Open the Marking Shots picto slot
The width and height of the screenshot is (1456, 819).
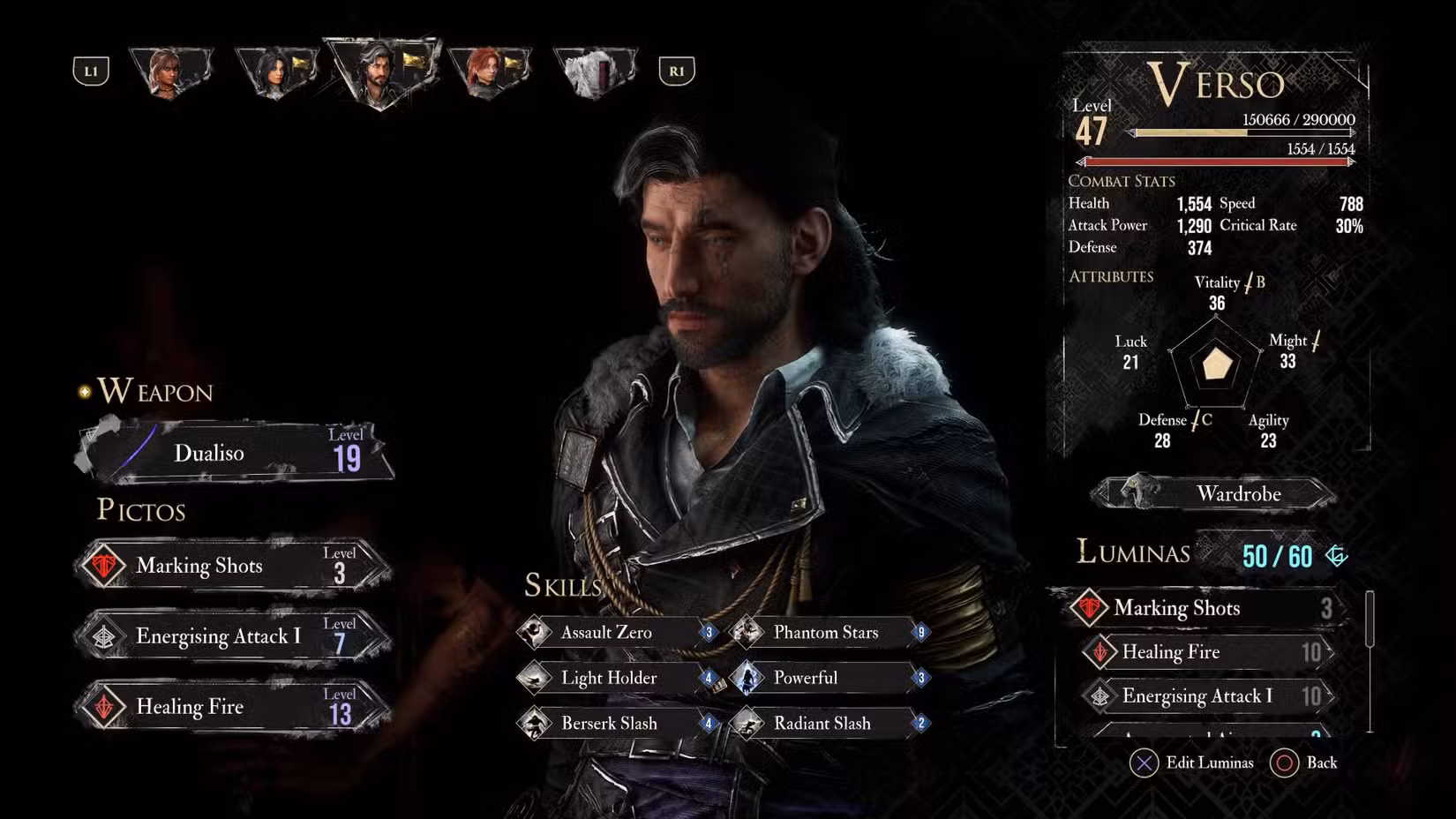pyautogui.click(x=233, y=566)
